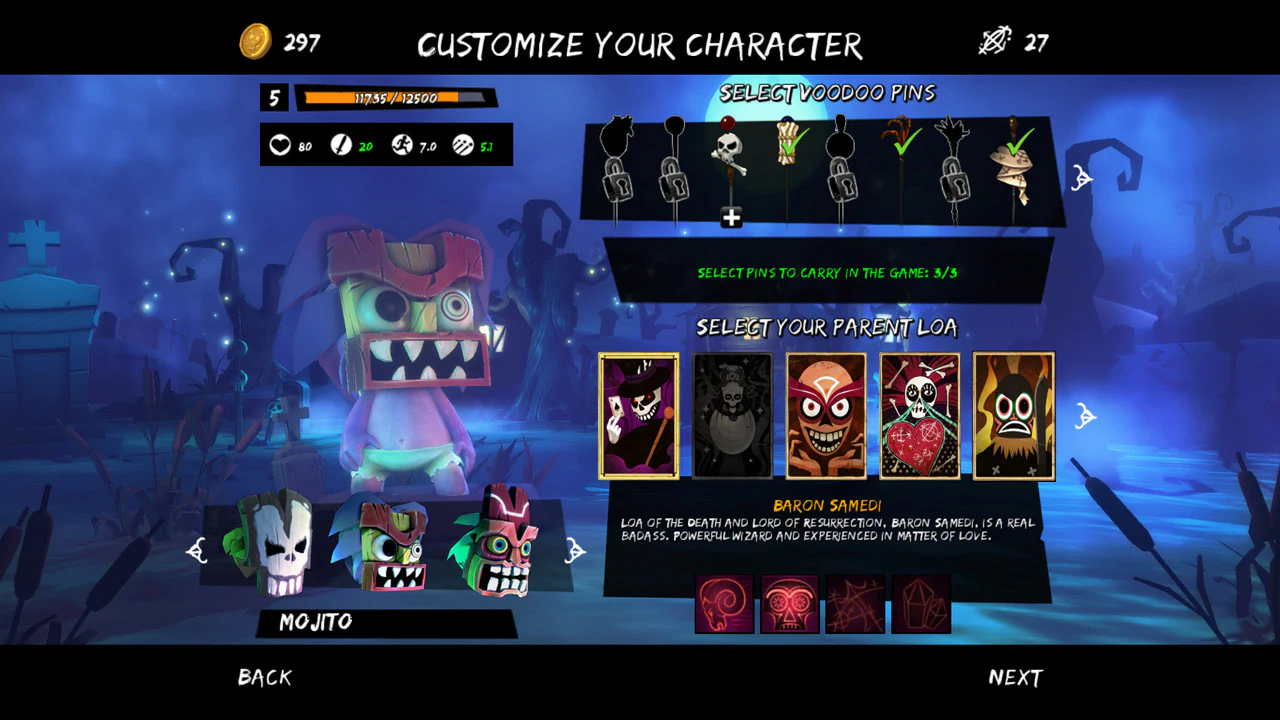Viewport: 1280px width, 720px height.
Task: Browse previous masks with left arrow
Action: (x=197, y=550)
